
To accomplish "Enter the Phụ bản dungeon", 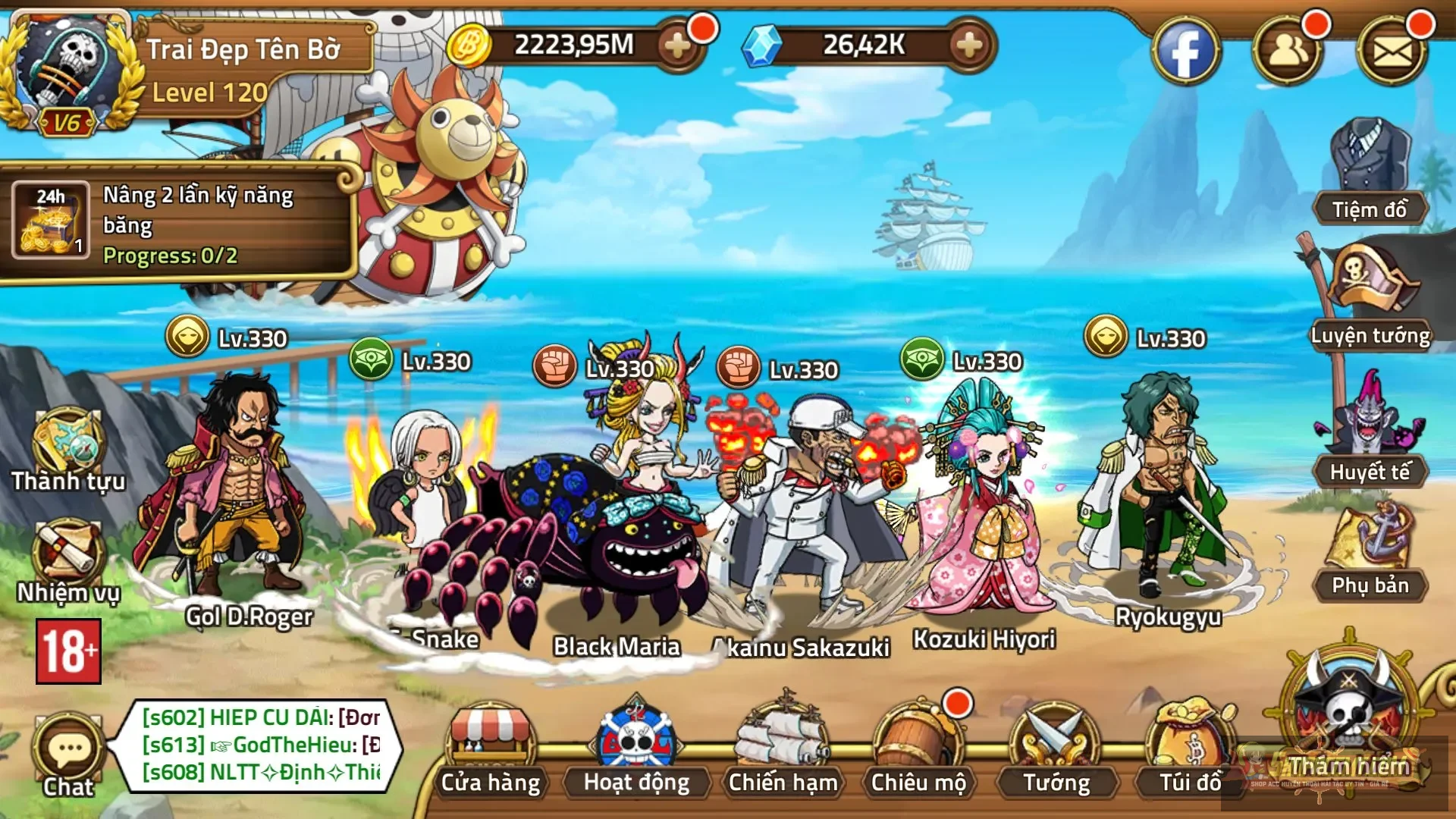I will [1370, 554].
